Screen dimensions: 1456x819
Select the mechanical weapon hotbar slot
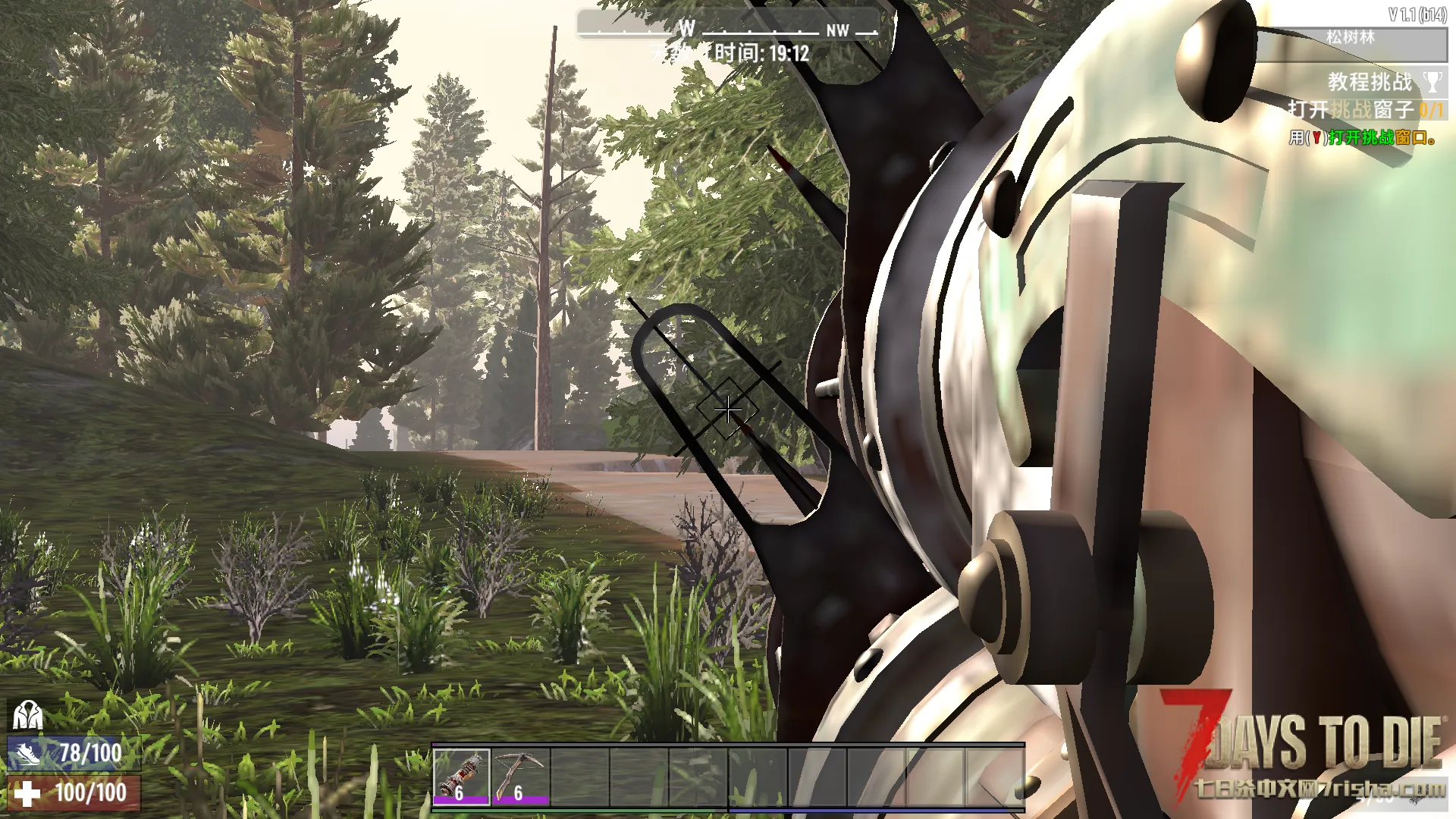click(x=461, y=776)
